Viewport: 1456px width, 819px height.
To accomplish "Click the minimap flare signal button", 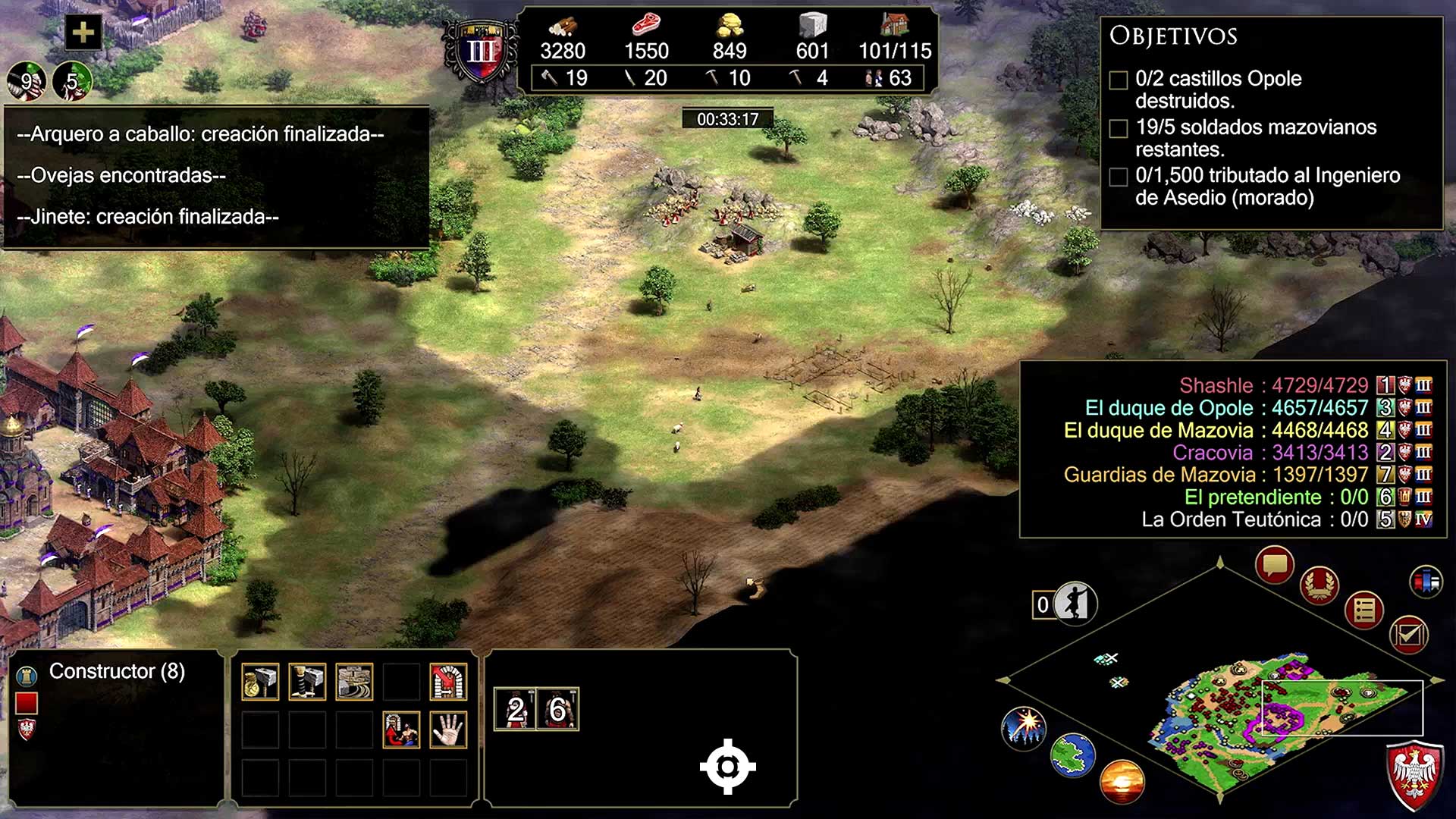I will 1024,727.
